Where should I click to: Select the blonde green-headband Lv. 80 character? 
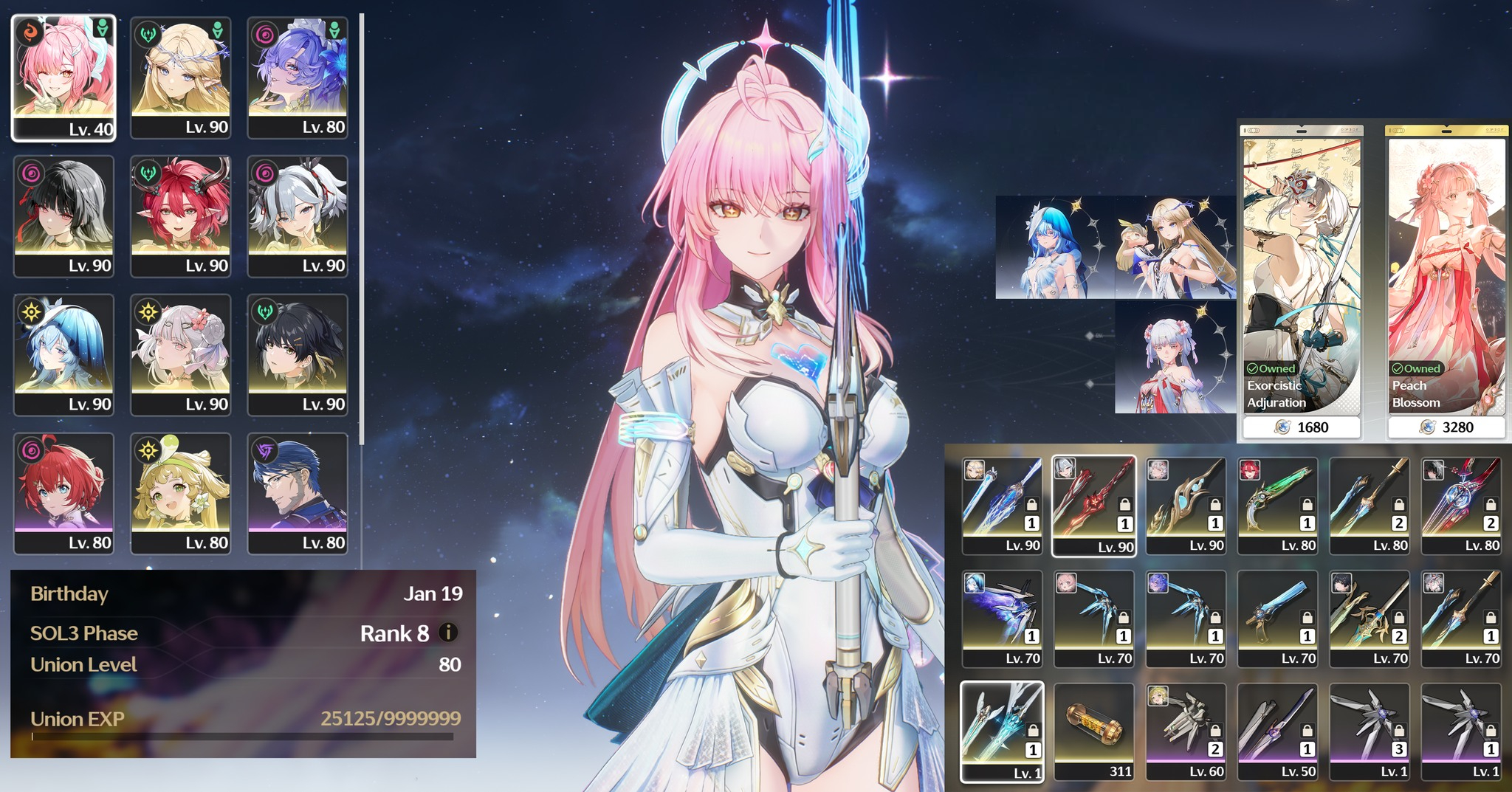(x=181, y=493)
